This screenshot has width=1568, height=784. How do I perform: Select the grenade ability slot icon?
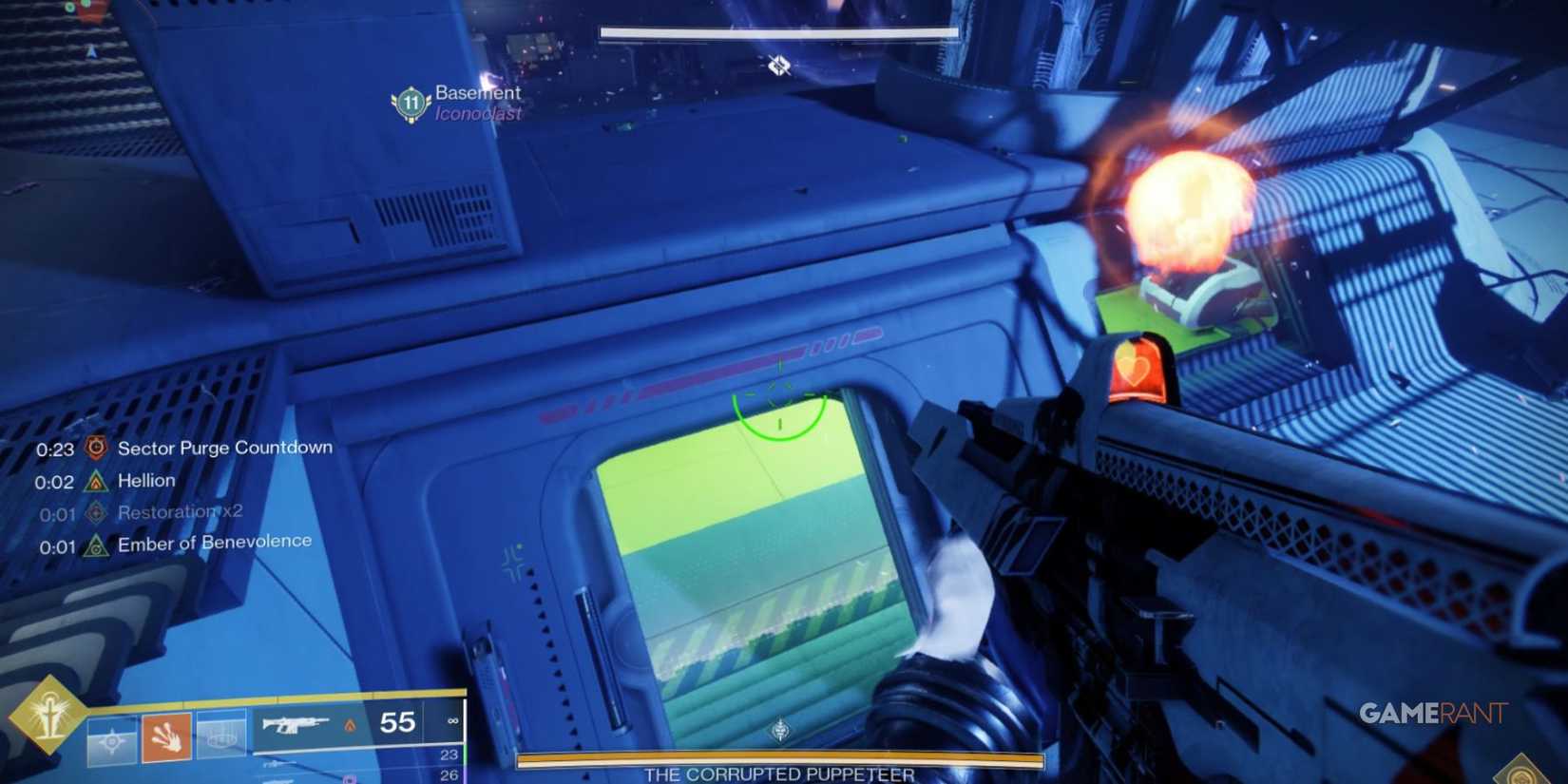[x=112, y=739]
